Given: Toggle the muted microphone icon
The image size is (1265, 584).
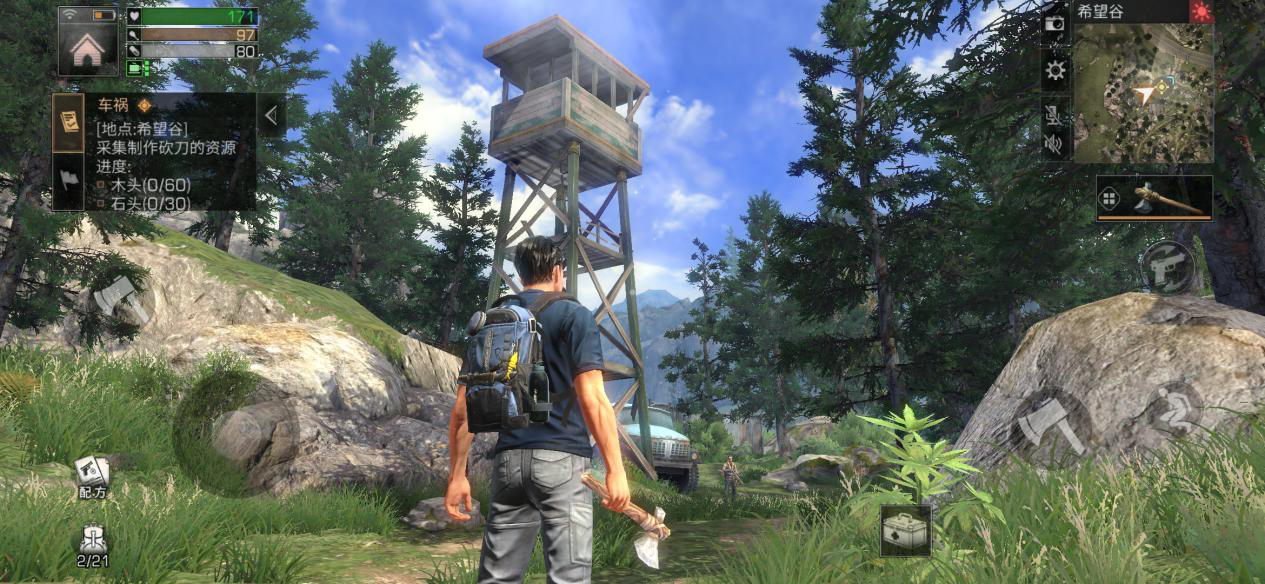Looking at the screenshot, I should [1054, 111].
